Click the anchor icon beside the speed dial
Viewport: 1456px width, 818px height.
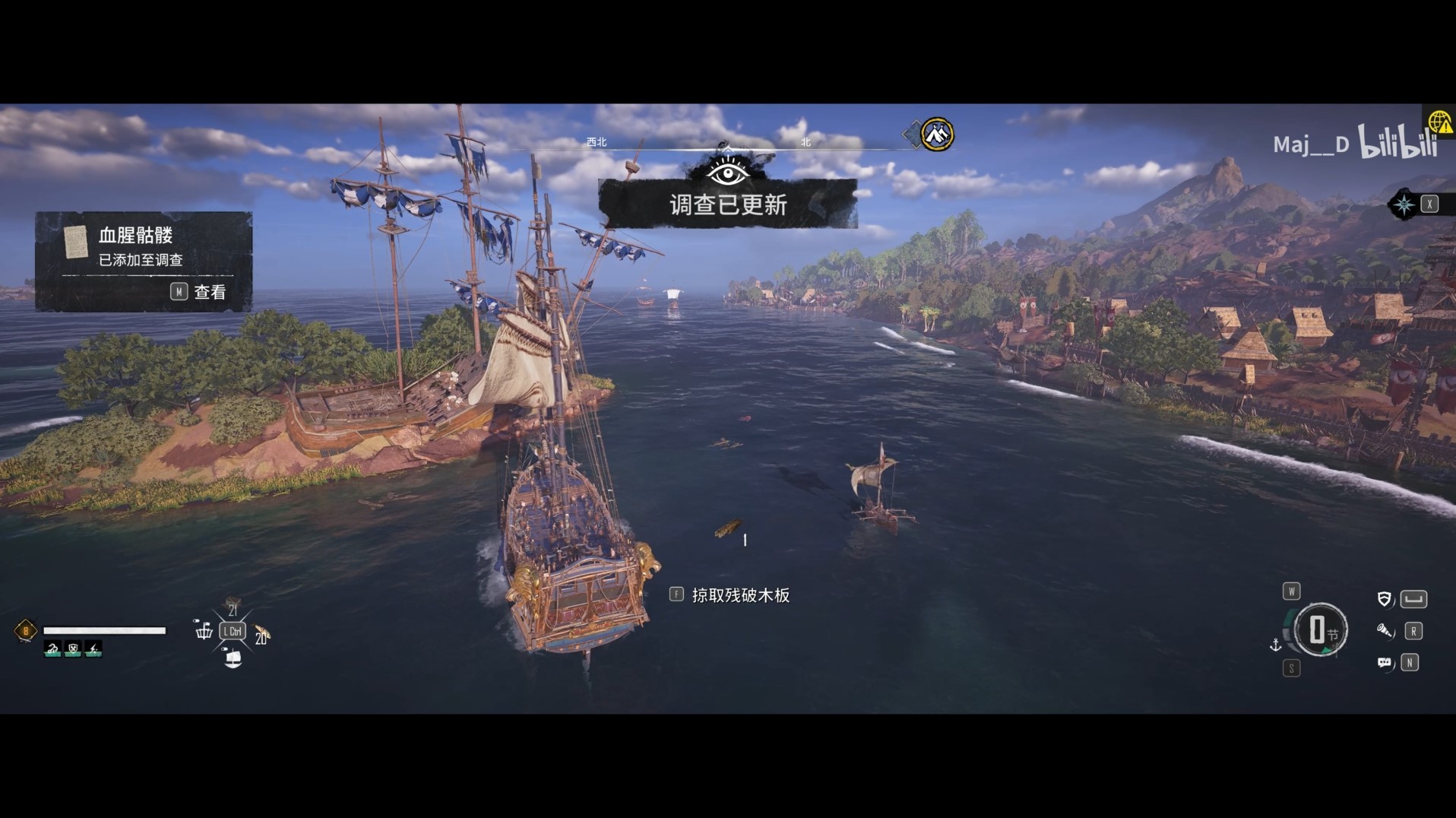(1276, 645)
